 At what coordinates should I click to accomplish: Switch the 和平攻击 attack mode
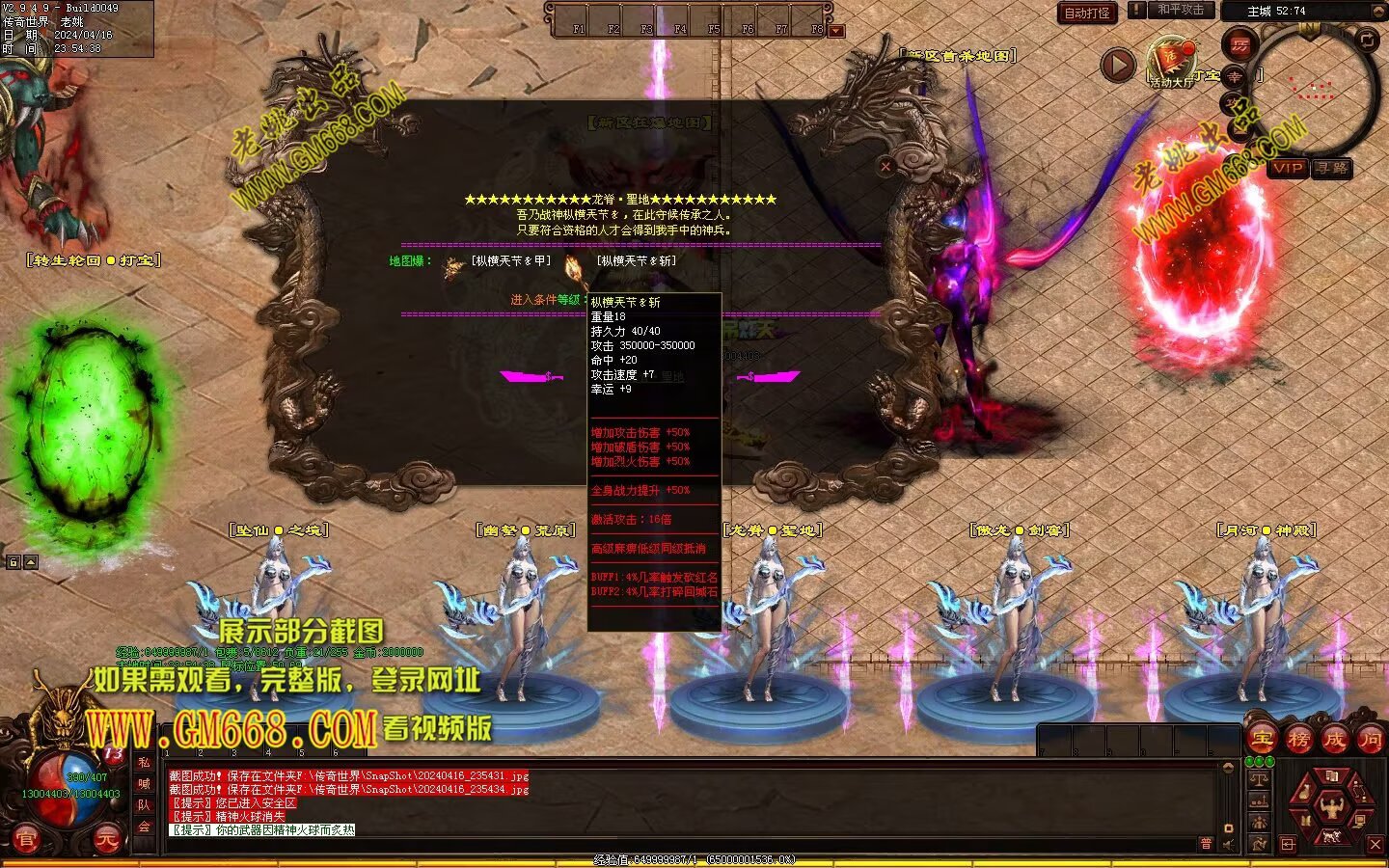click(1181, 10)
